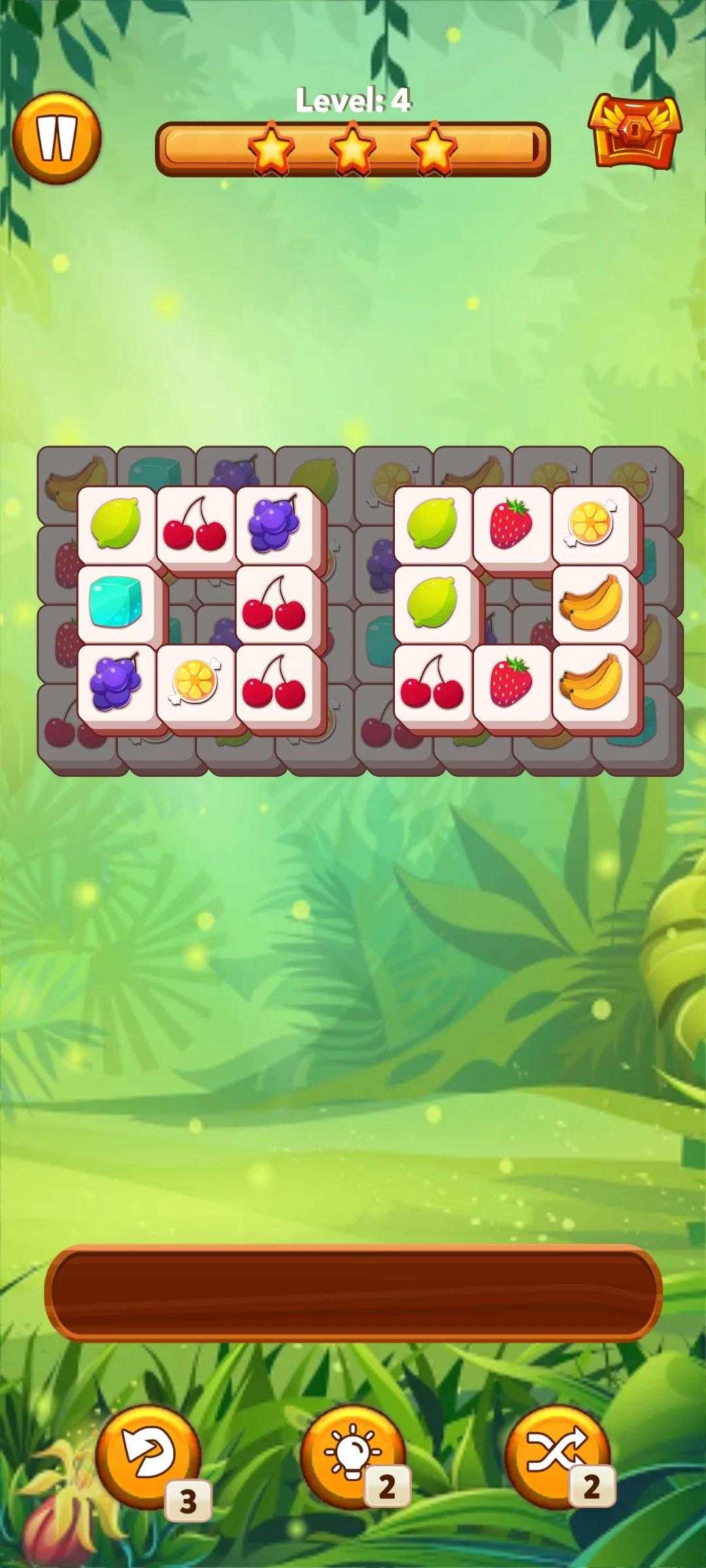Pick the blue ice cube tile
This screenshot has height=1568, width=706.
pyautogui.click(x=116, y=604)
